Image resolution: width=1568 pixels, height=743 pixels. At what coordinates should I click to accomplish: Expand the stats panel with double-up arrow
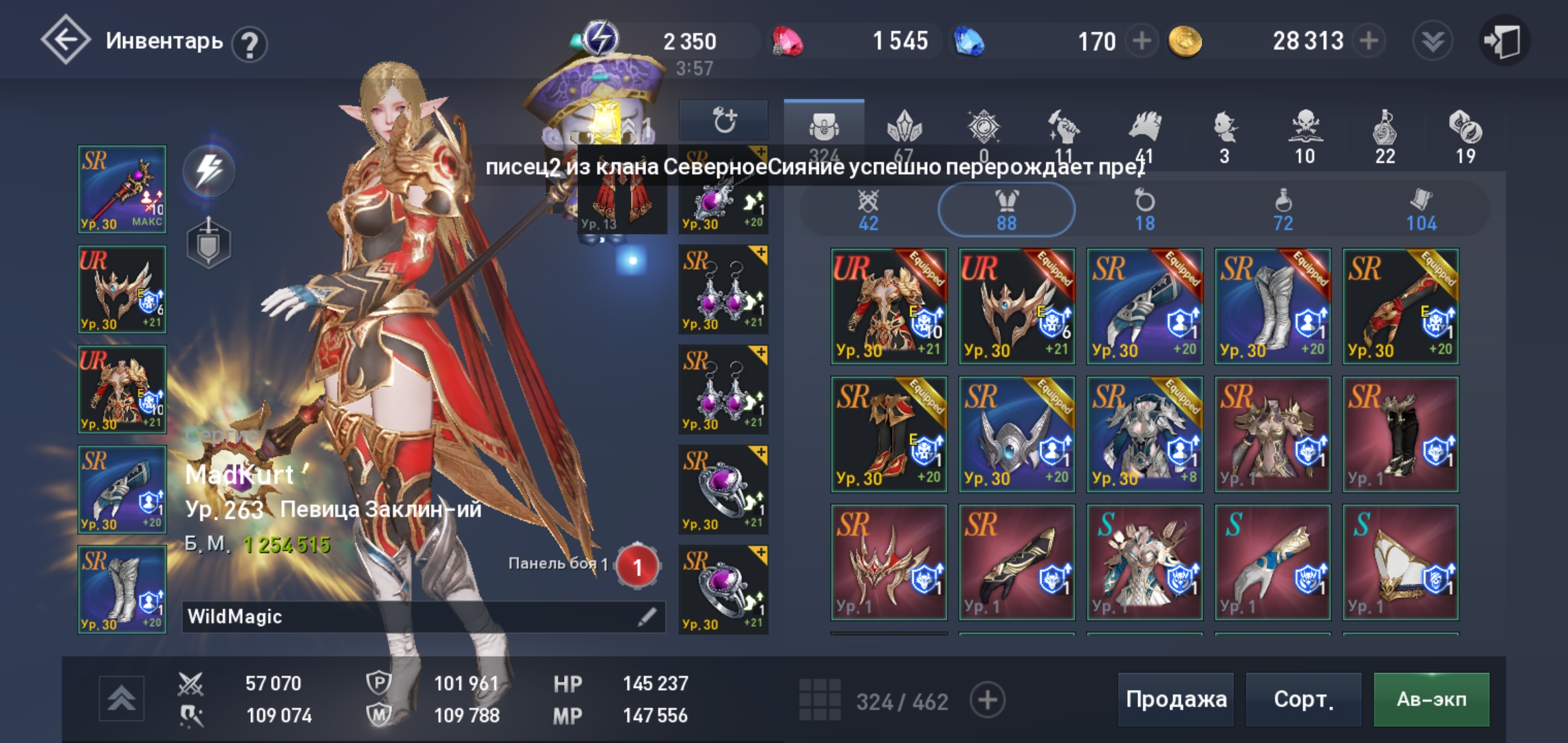click(122, 699)
